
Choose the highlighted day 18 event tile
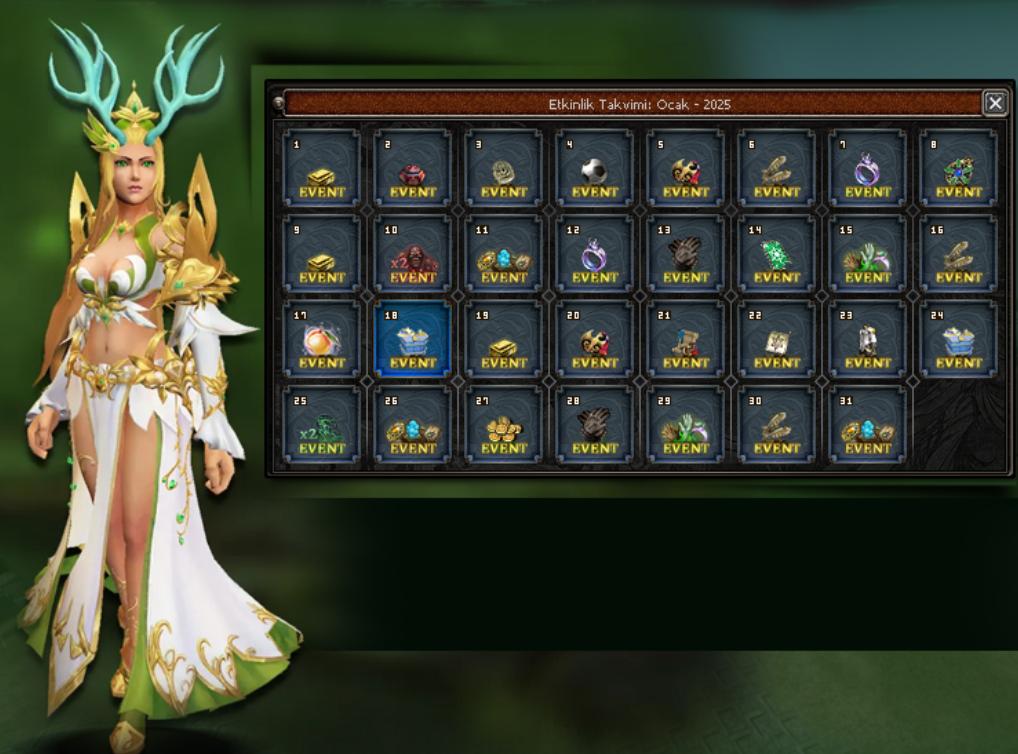[x=413, y=340]
